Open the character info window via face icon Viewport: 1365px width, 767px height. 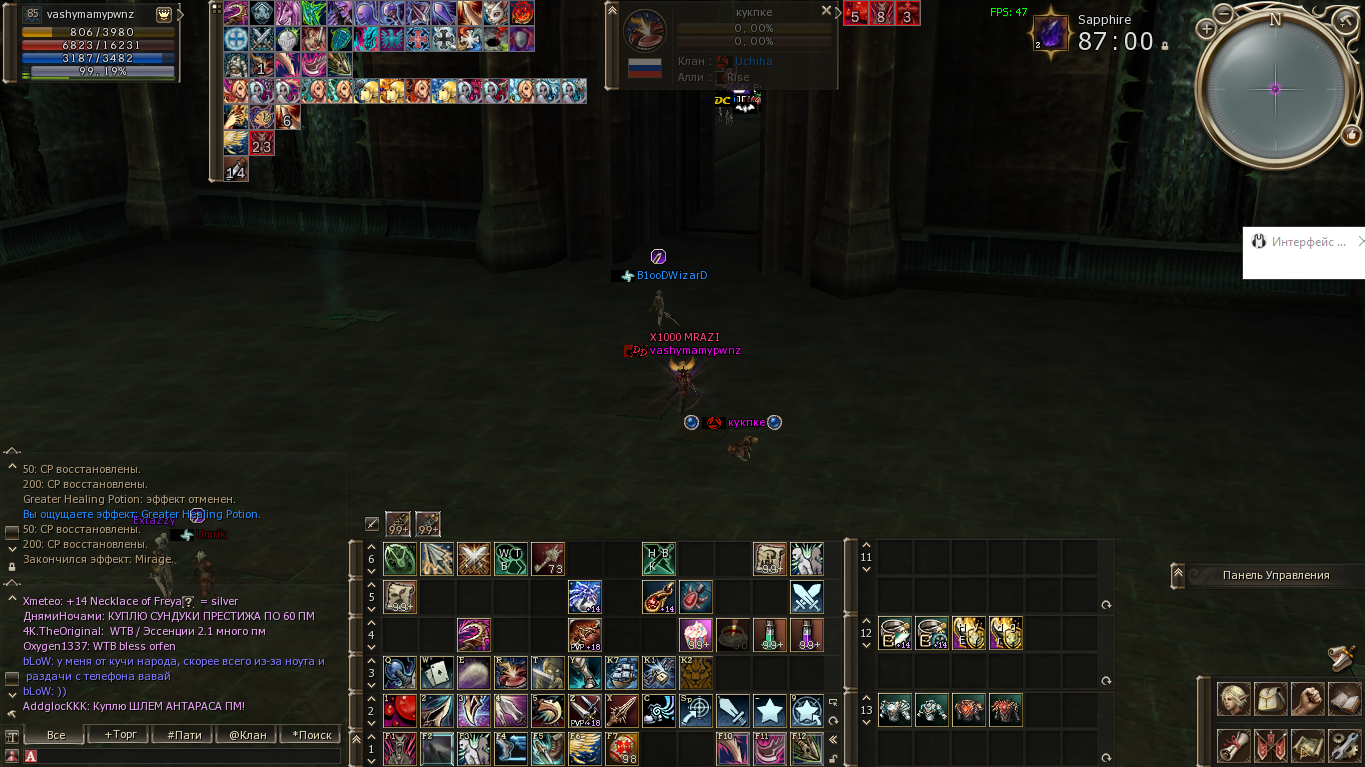[1233, 699]
